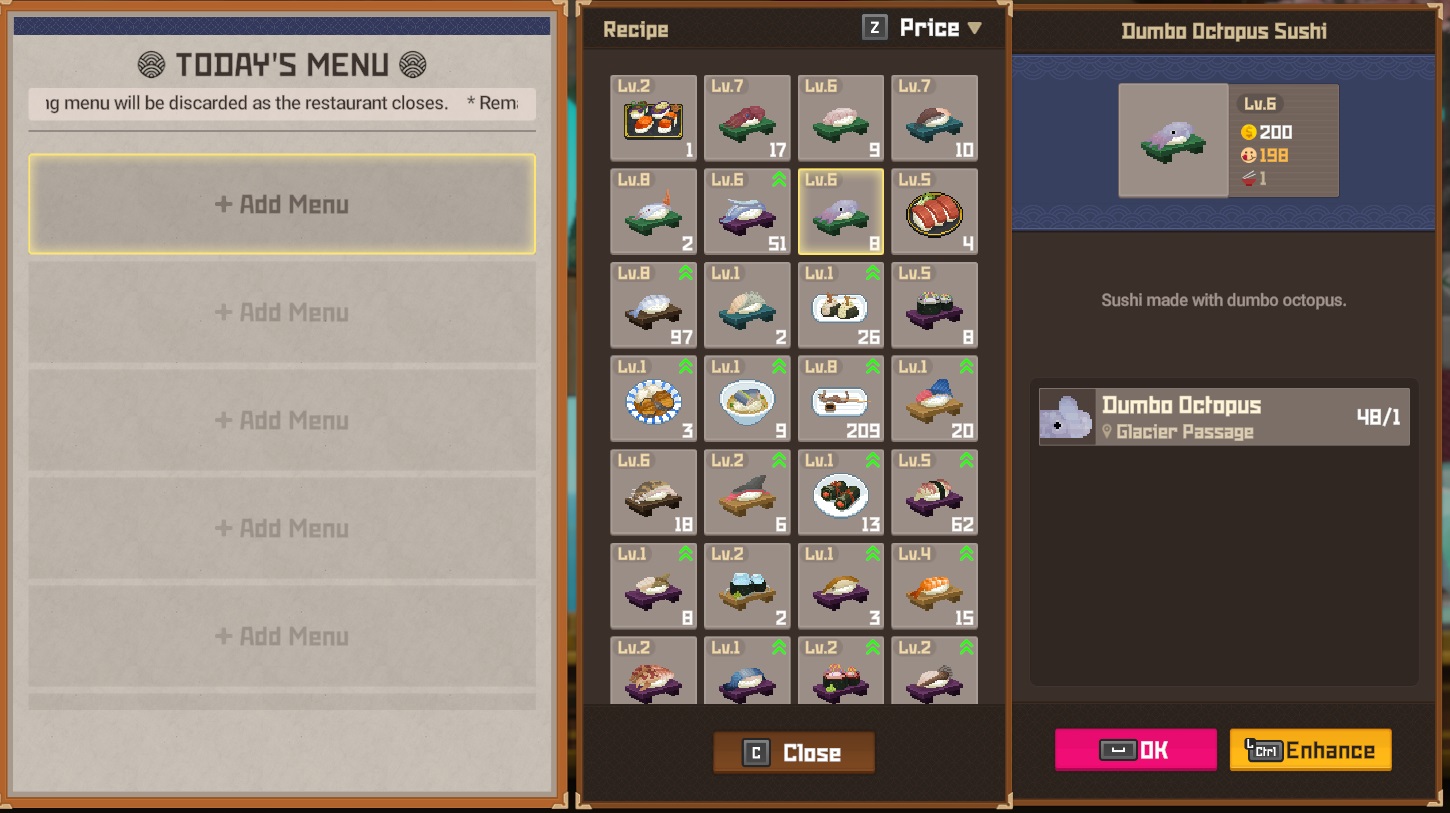Click the Enhance button
1450x813 pixels.
coord(1310,749)
